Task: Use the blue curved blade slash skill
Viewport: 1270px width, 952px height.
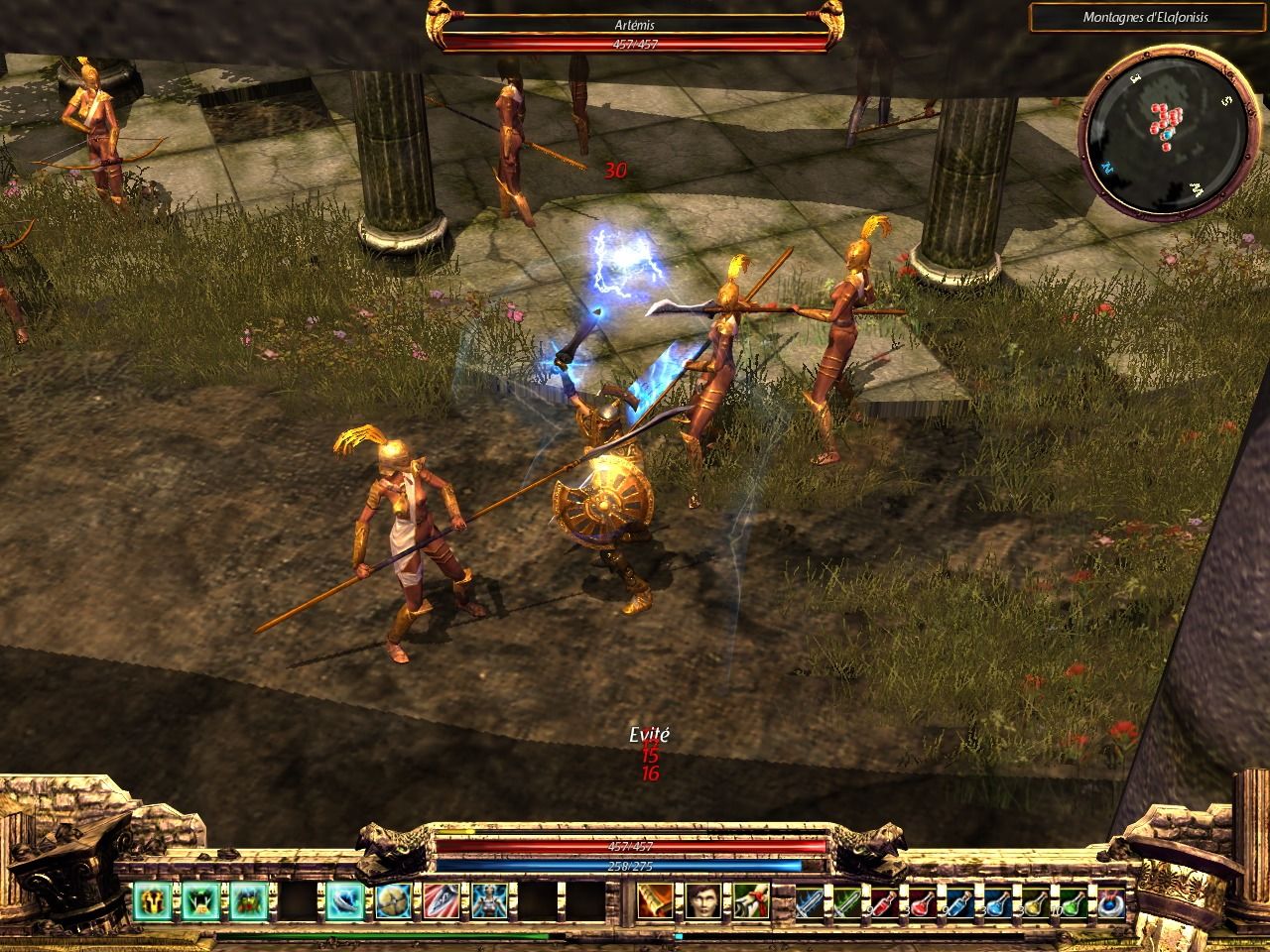Action: pyautogui.click(x=340, y=900)
